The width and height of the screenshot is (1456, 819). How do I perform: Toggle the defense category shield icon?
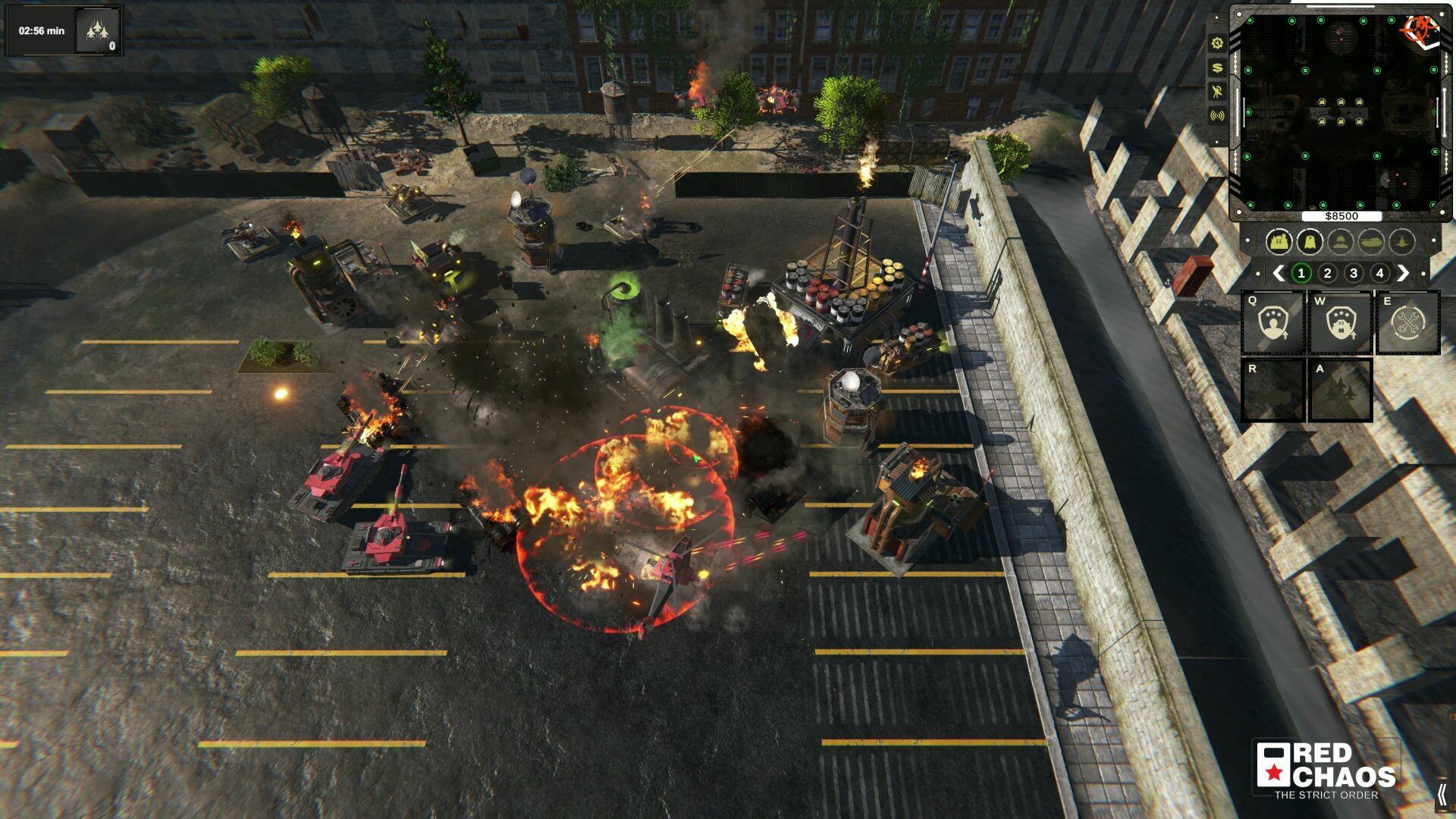tap(1311, 243)
